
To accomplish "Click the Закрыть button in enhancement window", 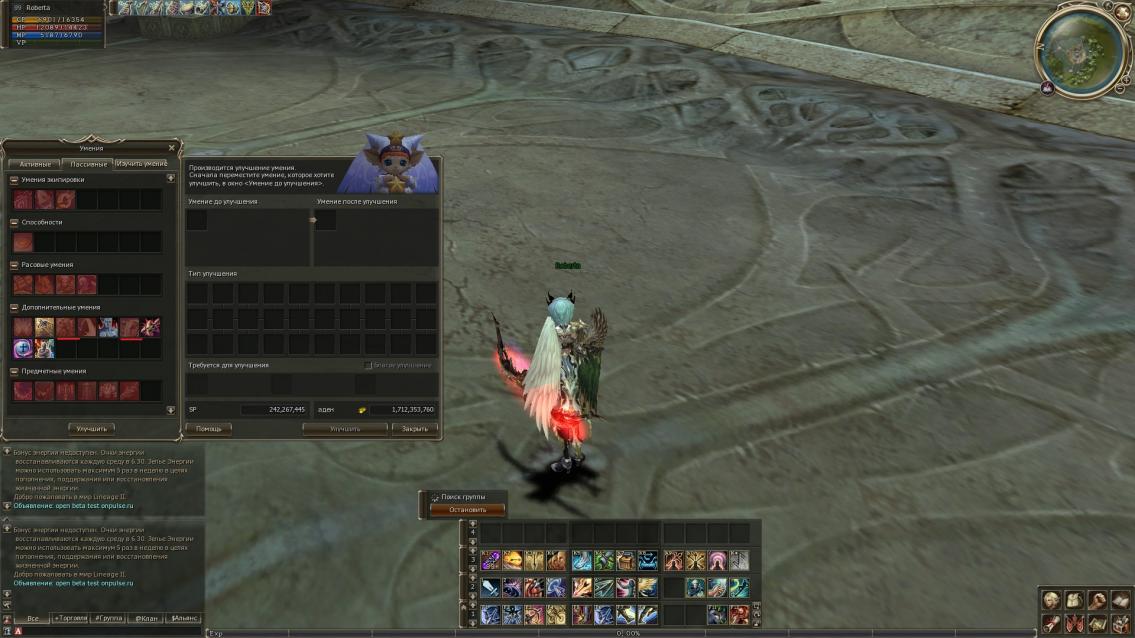I will [414, 428].
